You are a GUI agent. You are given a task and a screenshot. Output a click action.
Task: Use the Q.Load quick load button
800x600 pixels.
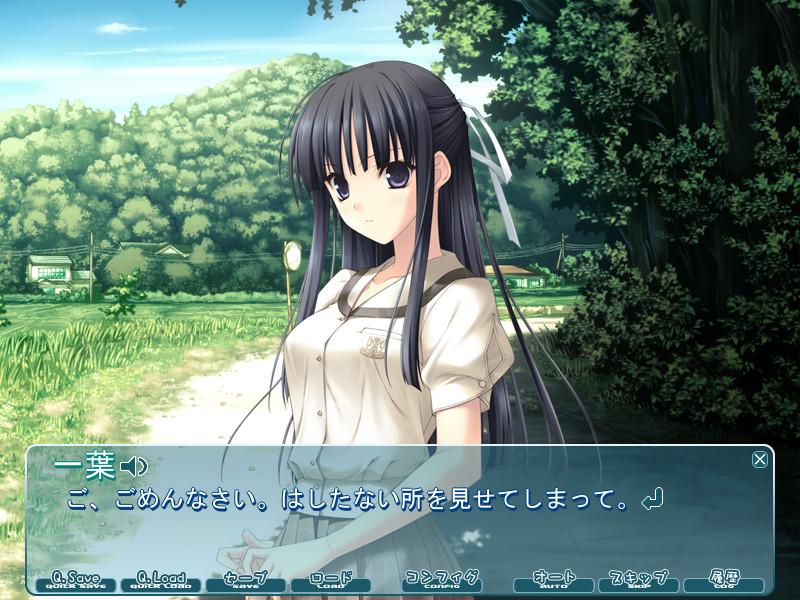tap(161, 581)
